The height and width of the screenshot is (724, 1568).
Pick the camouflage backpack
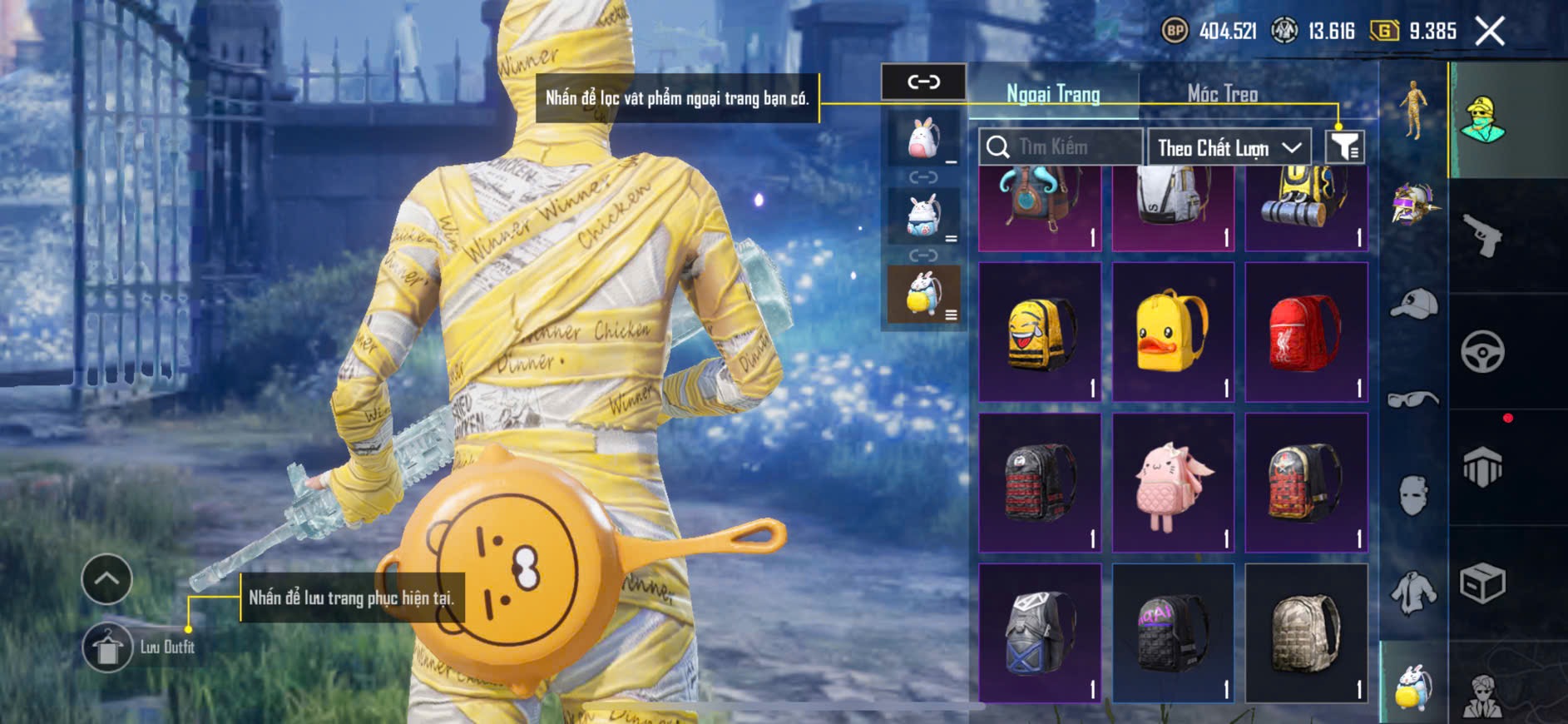click(1306, 633)
